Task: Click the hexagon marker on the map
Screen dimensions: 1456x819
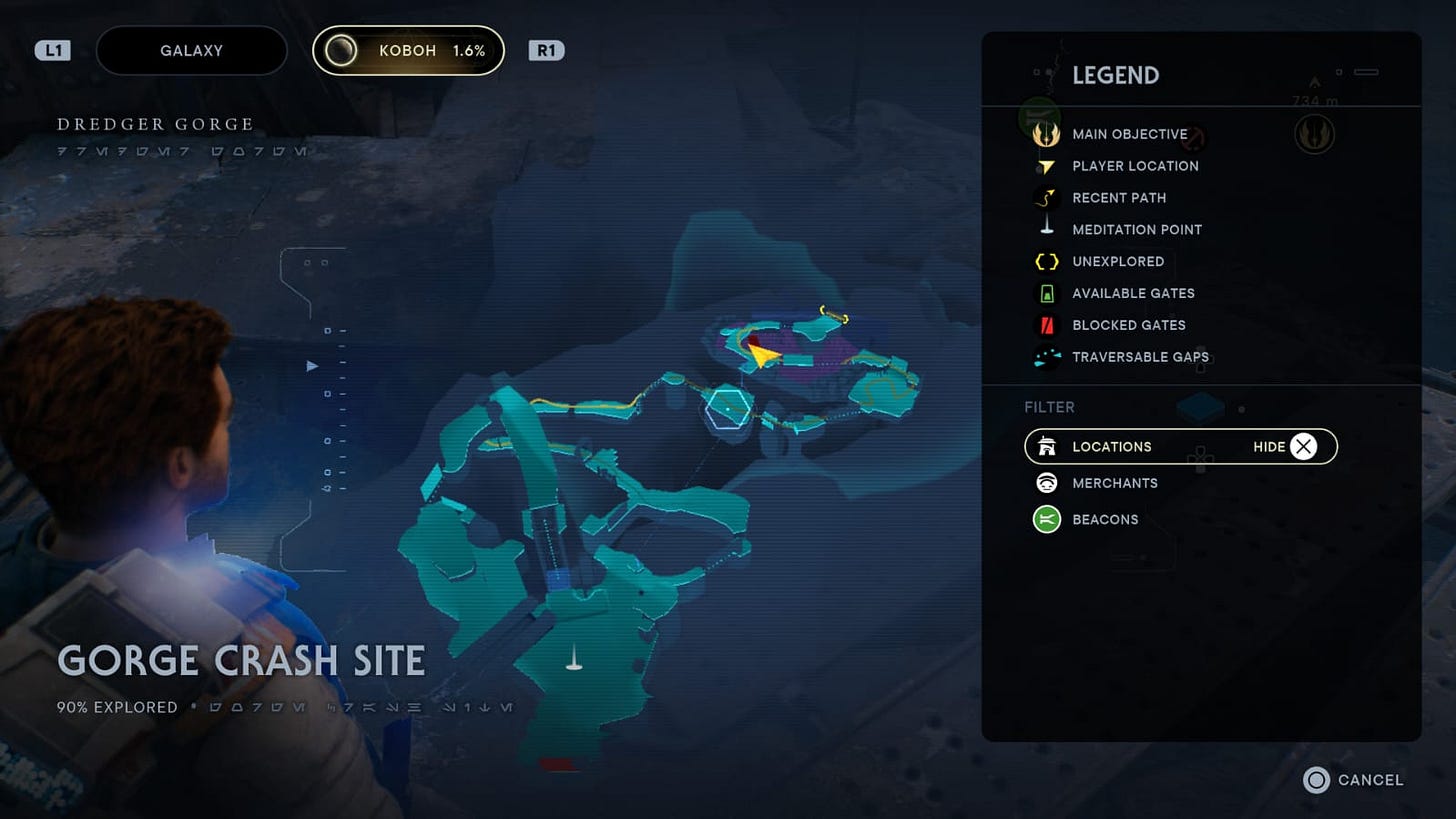Action: (727, 408)
